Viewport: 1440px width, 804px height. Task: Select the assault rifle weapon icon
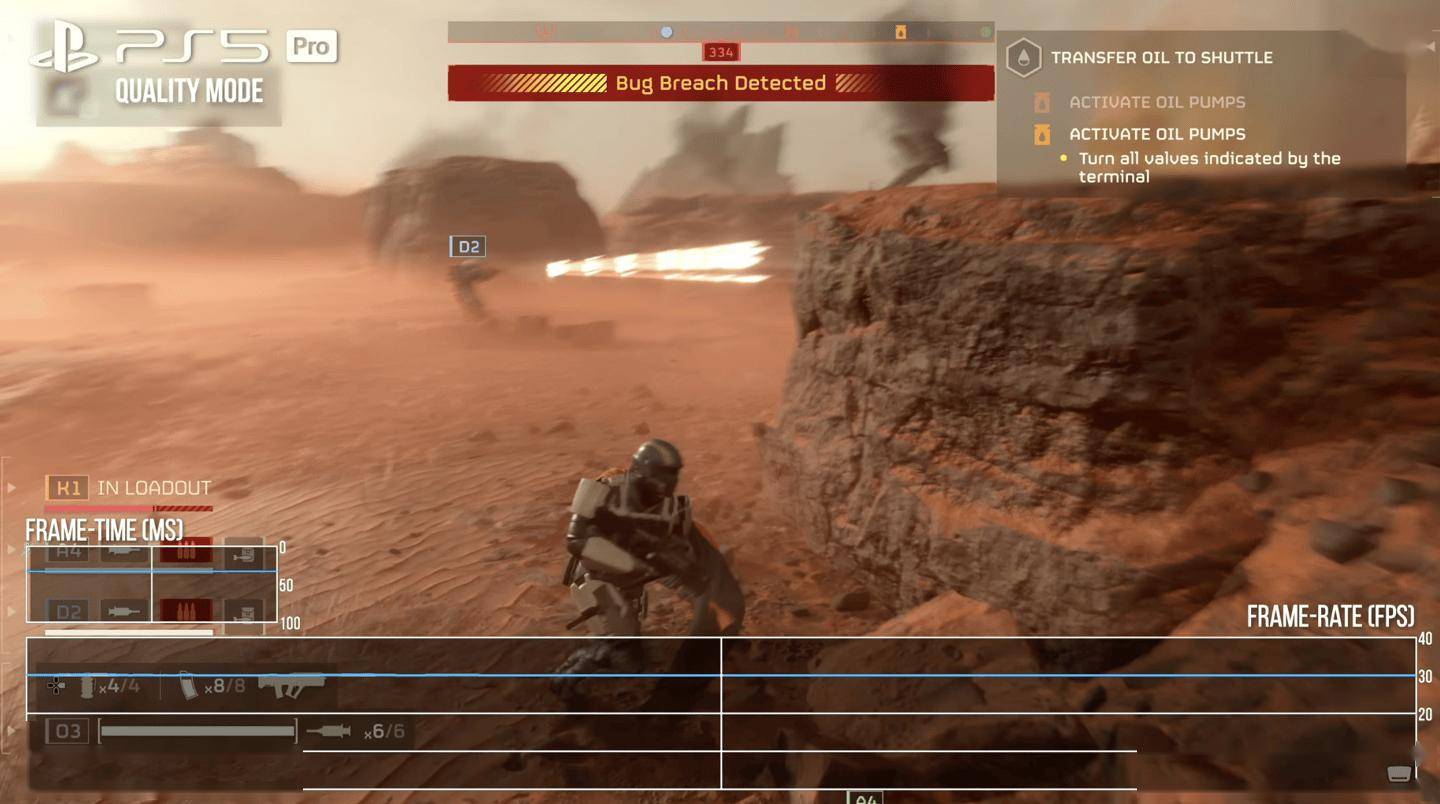click(293, 685)
